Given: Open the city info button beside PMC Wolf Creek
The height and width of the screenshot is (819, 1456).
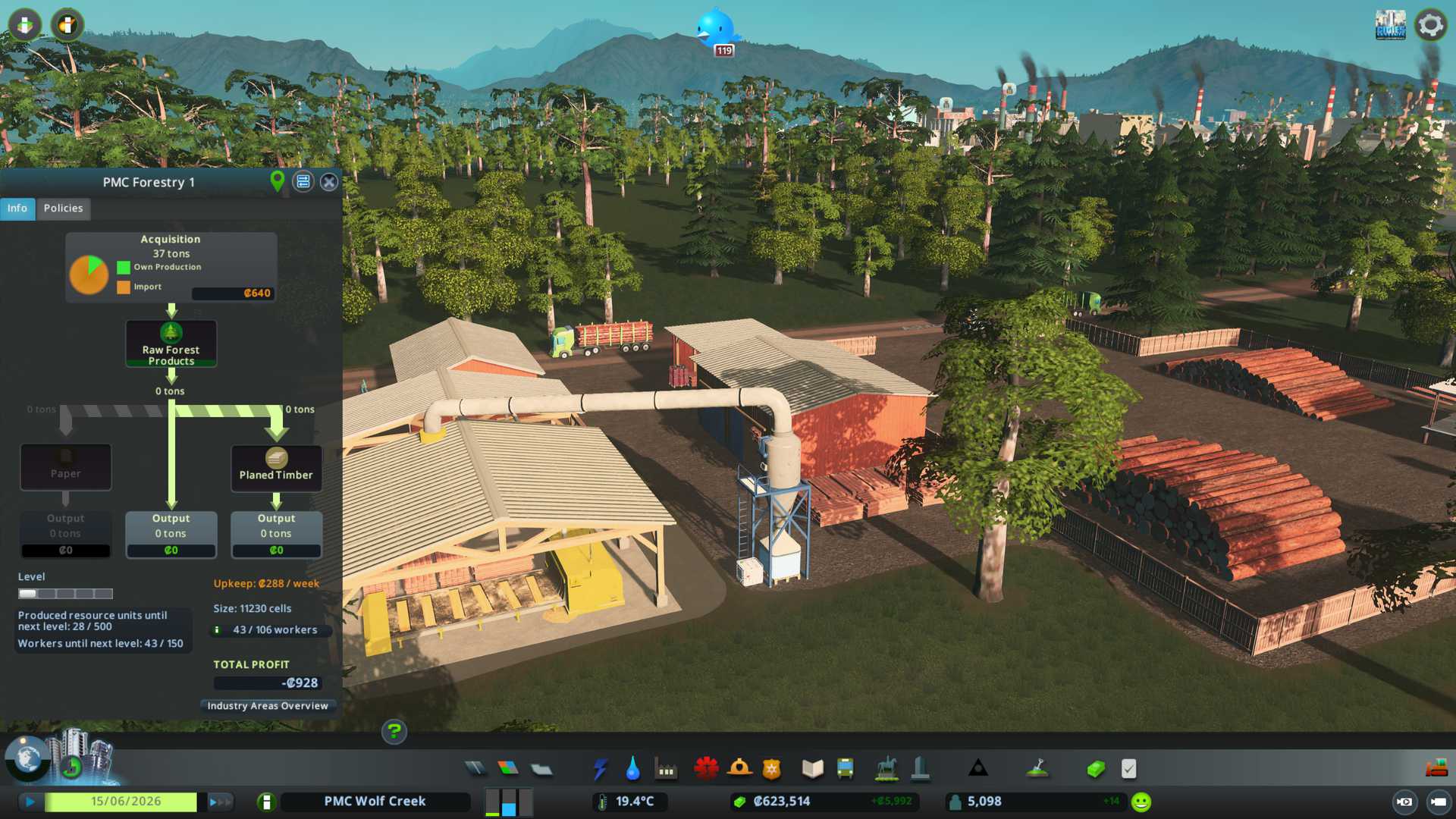Looking at the screenshot, I should click(266, 802).
